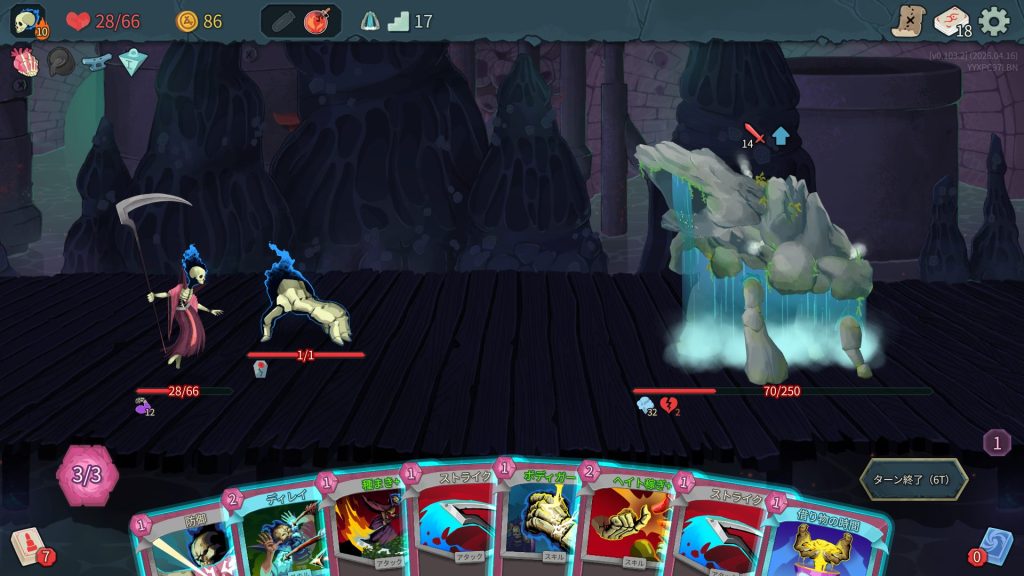Click the skull character portrait

pos(27,21)
